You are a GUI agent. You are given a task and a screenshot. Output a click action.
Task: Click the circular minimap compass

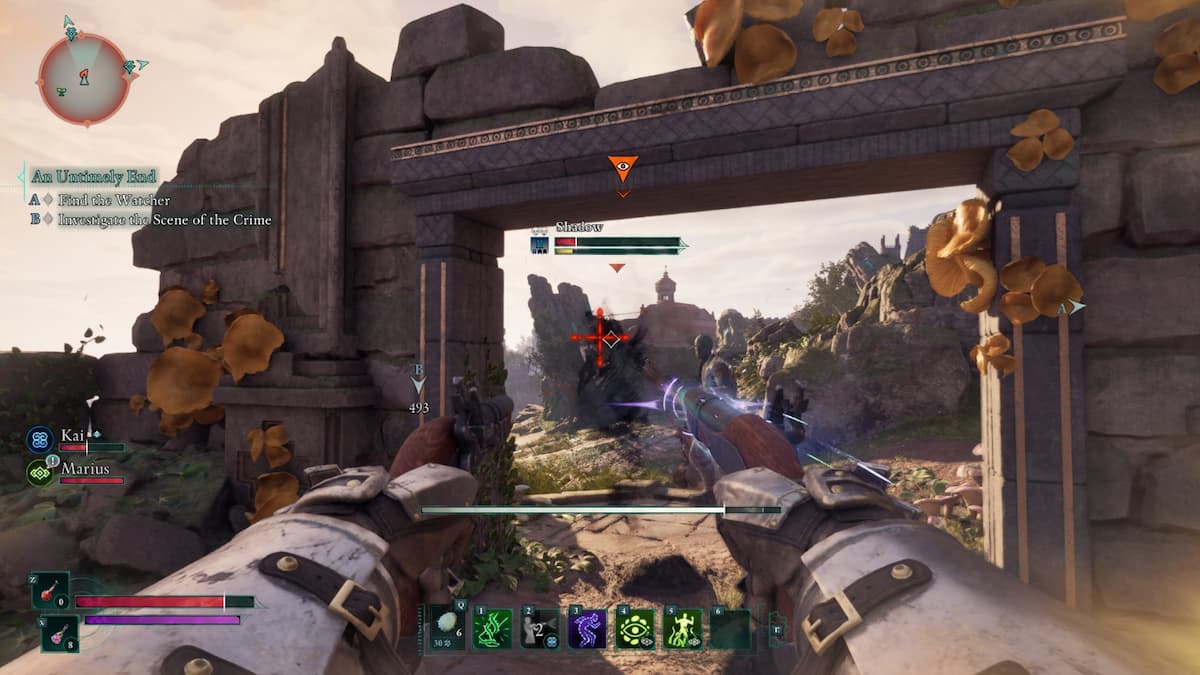(84, 78)
